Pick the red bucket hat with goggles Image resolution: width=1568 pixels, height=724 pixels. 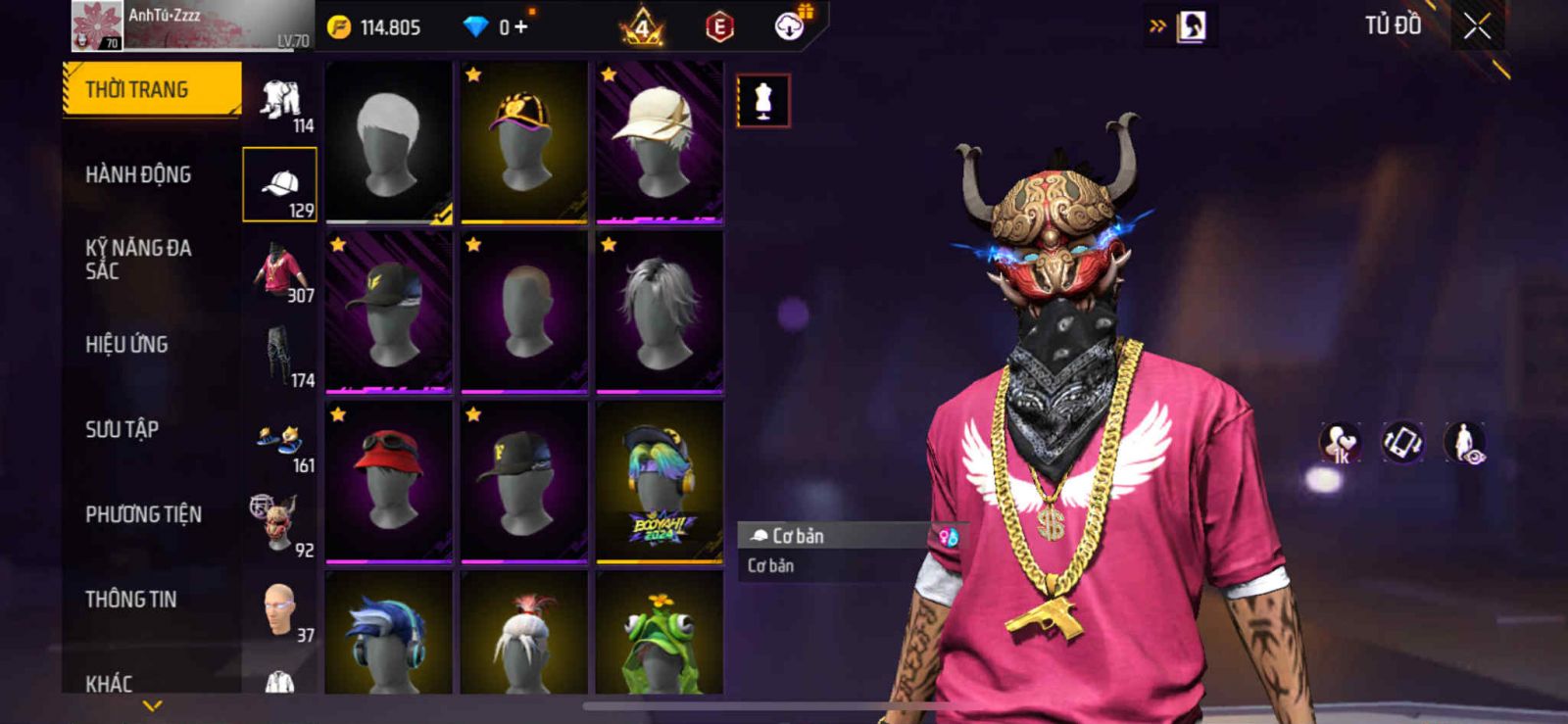coord(389,480)
